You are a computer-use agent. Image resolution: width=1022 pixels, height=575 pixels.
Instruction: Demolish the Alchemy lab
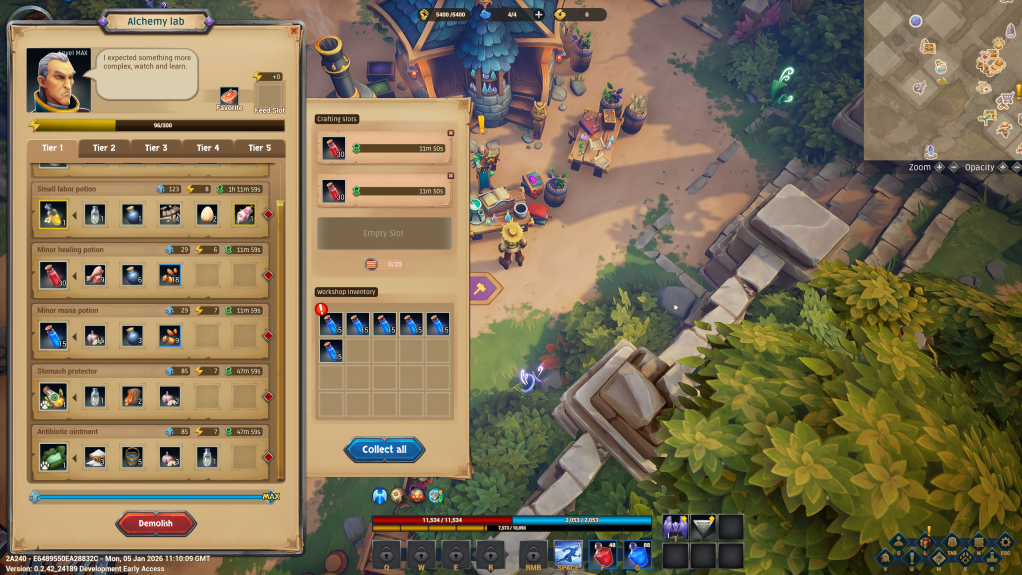coord(156,523)
